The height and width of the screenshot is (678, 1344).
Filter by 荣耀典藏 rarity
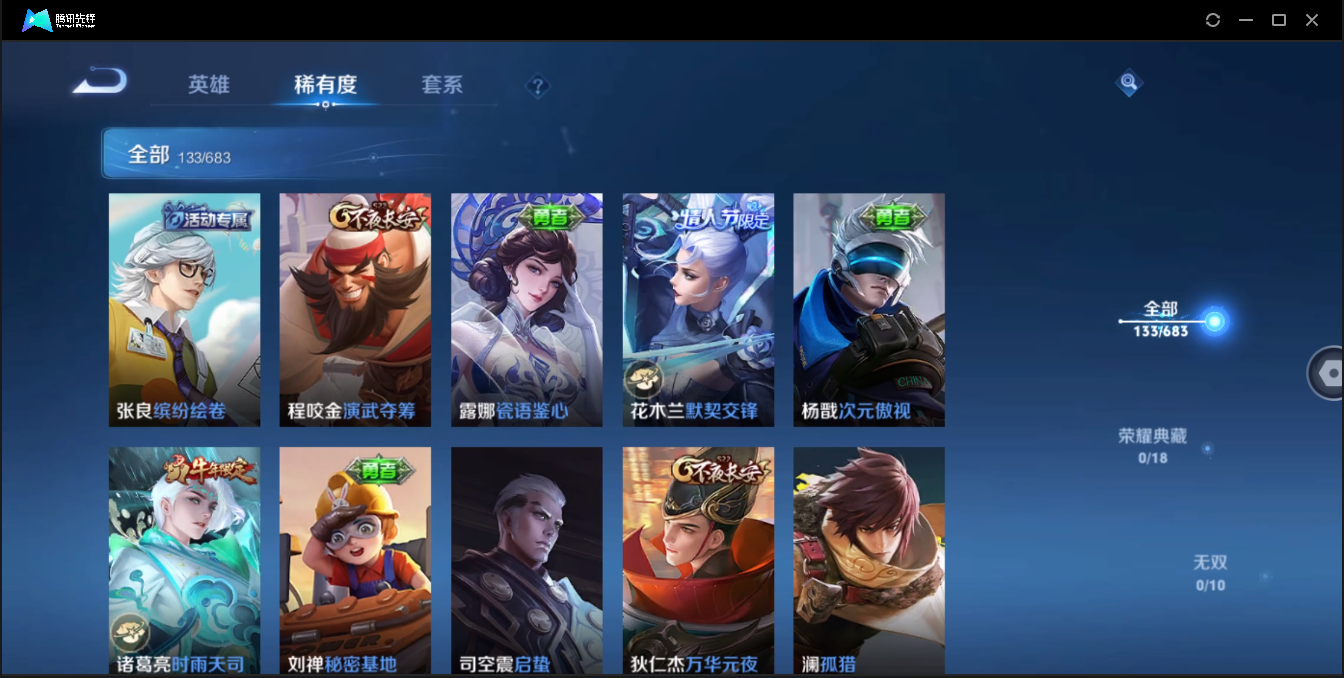pyautogui.click(x=1152, y=445)
